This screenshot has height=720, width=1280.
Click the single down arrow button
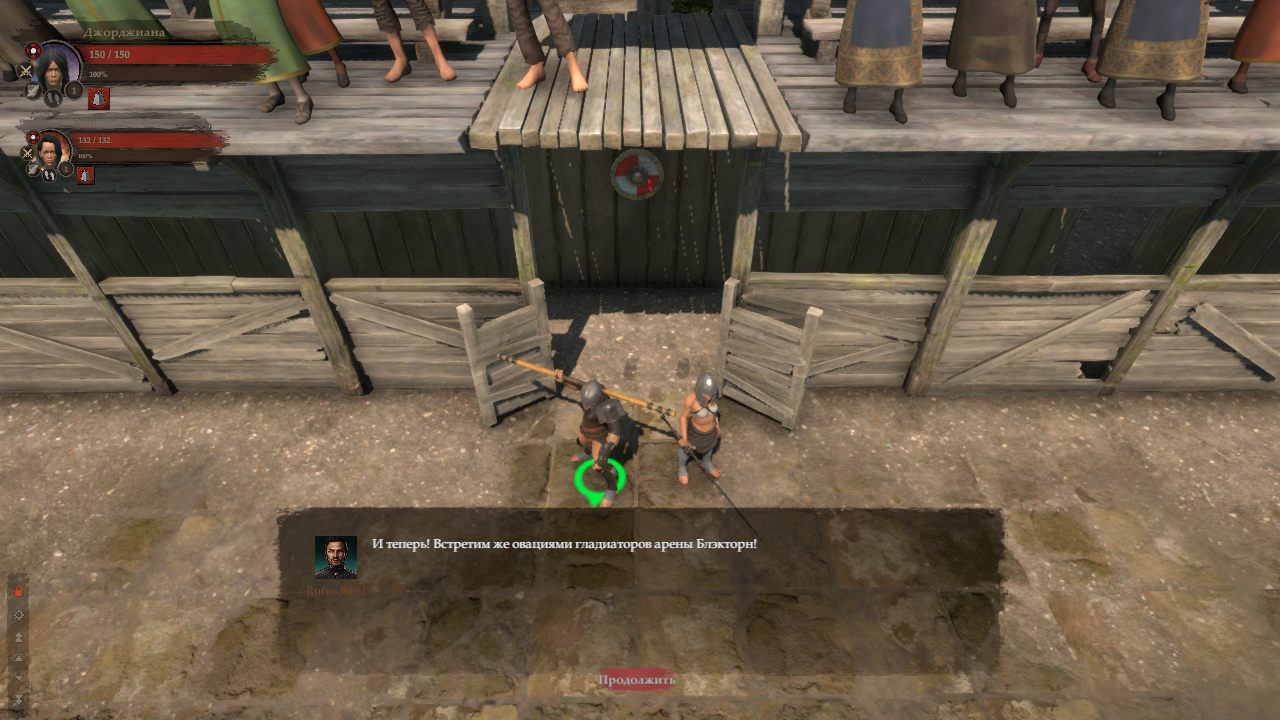18,677
